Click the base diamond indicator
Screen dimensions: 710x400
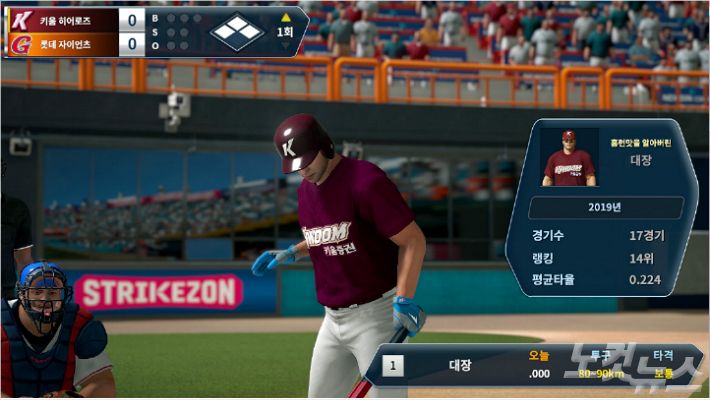(237, 31)
